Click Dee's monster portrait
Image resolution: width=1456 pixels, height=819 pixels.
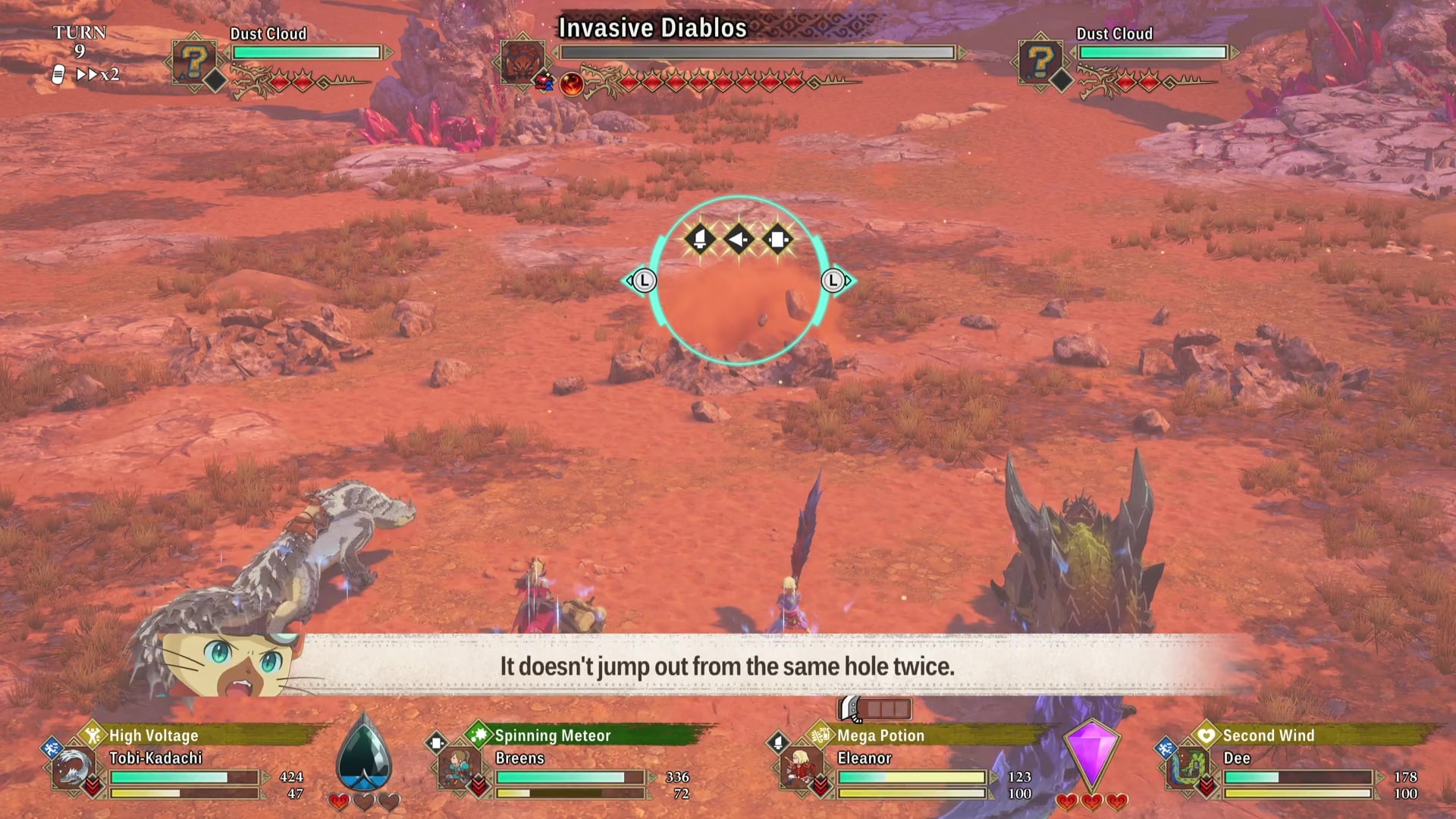click(x=1186, y=770)
